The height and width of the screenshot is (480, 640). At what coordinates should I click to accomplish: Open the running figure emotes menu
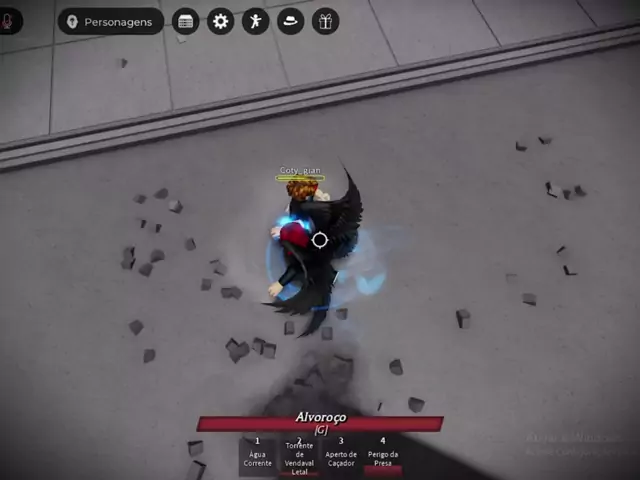coord(255,21)
